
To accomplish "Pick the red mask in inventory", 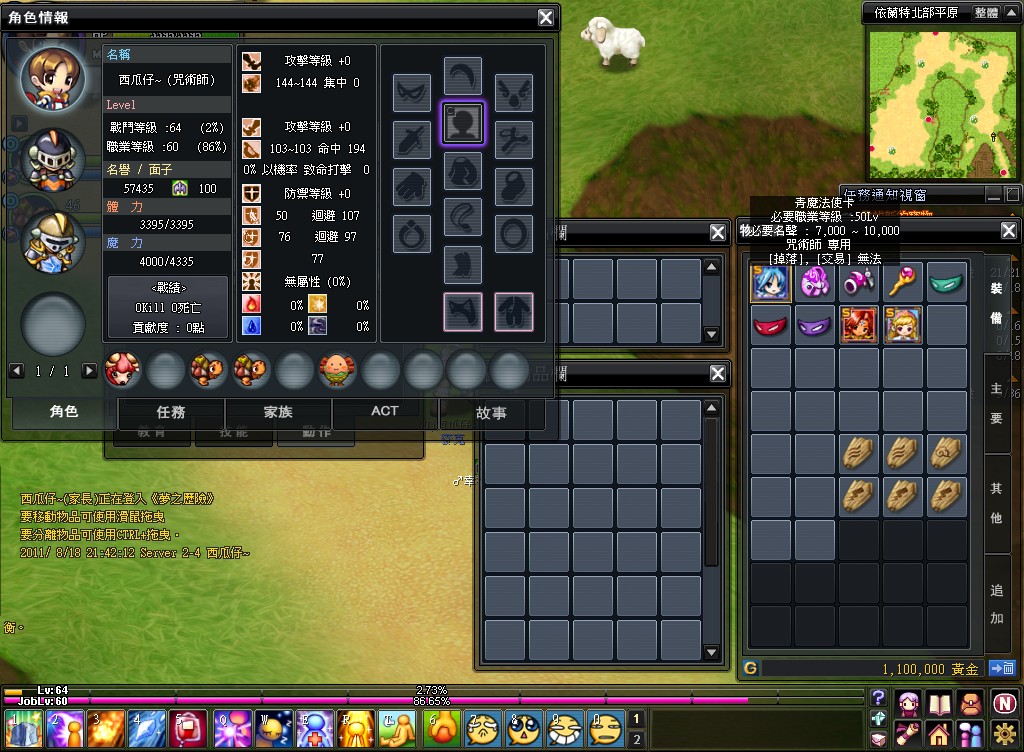I will point(771,326).
